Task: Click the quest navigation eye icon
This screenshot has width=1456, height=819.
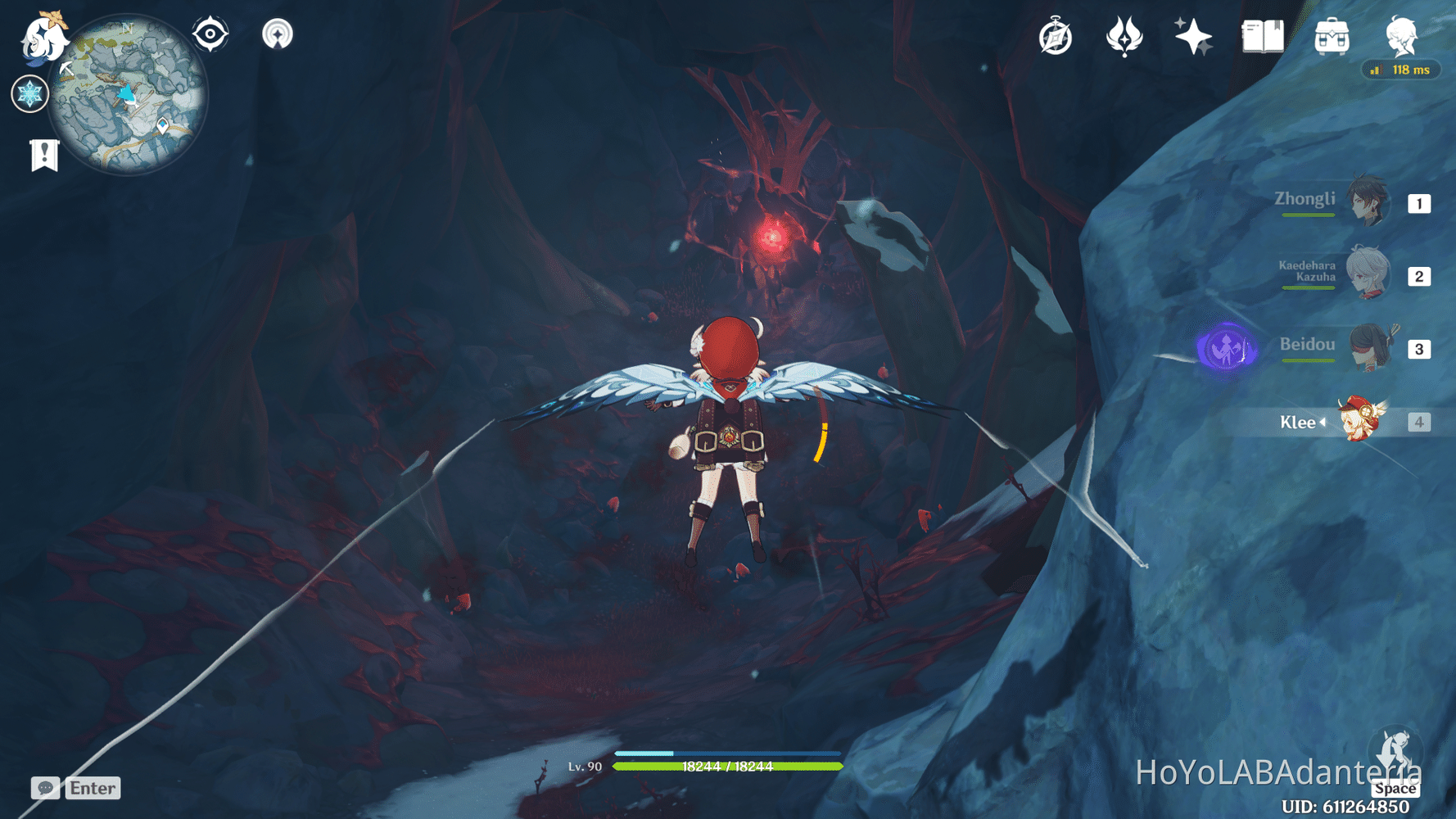Action: (x=211, y=34)
